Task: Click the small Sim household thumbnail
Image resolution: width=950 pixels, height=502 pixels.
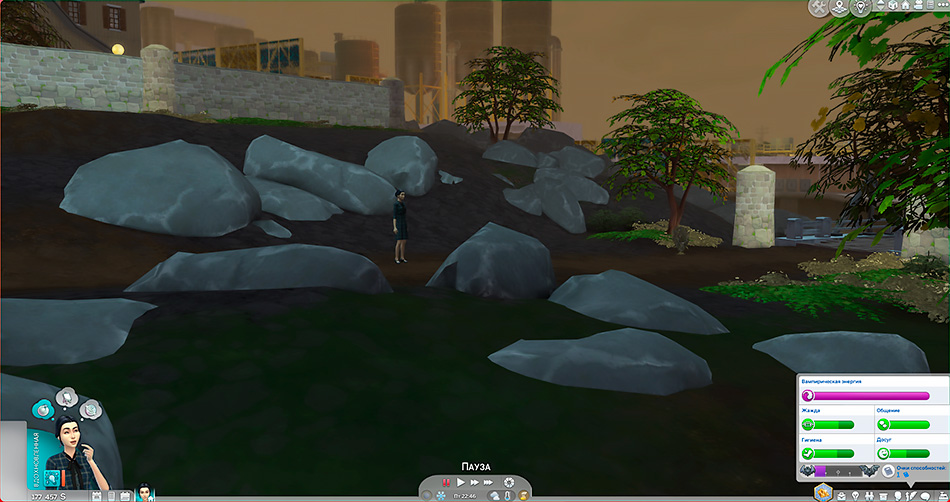Action: (144, 493)
